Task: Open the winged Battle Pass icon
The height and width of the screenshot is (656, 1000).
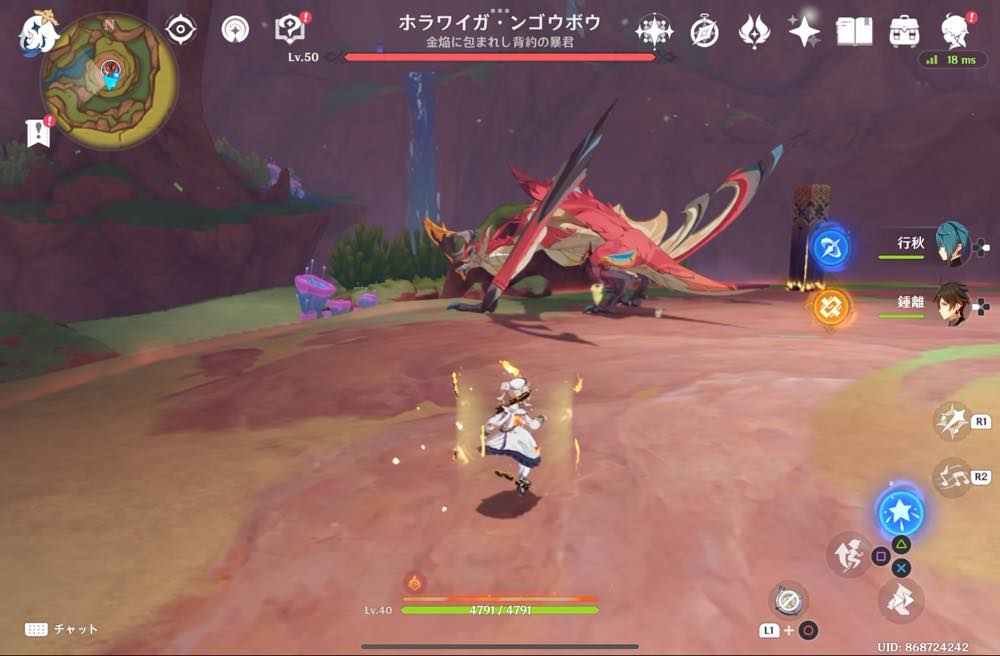Action: click(x=754, y=32)
